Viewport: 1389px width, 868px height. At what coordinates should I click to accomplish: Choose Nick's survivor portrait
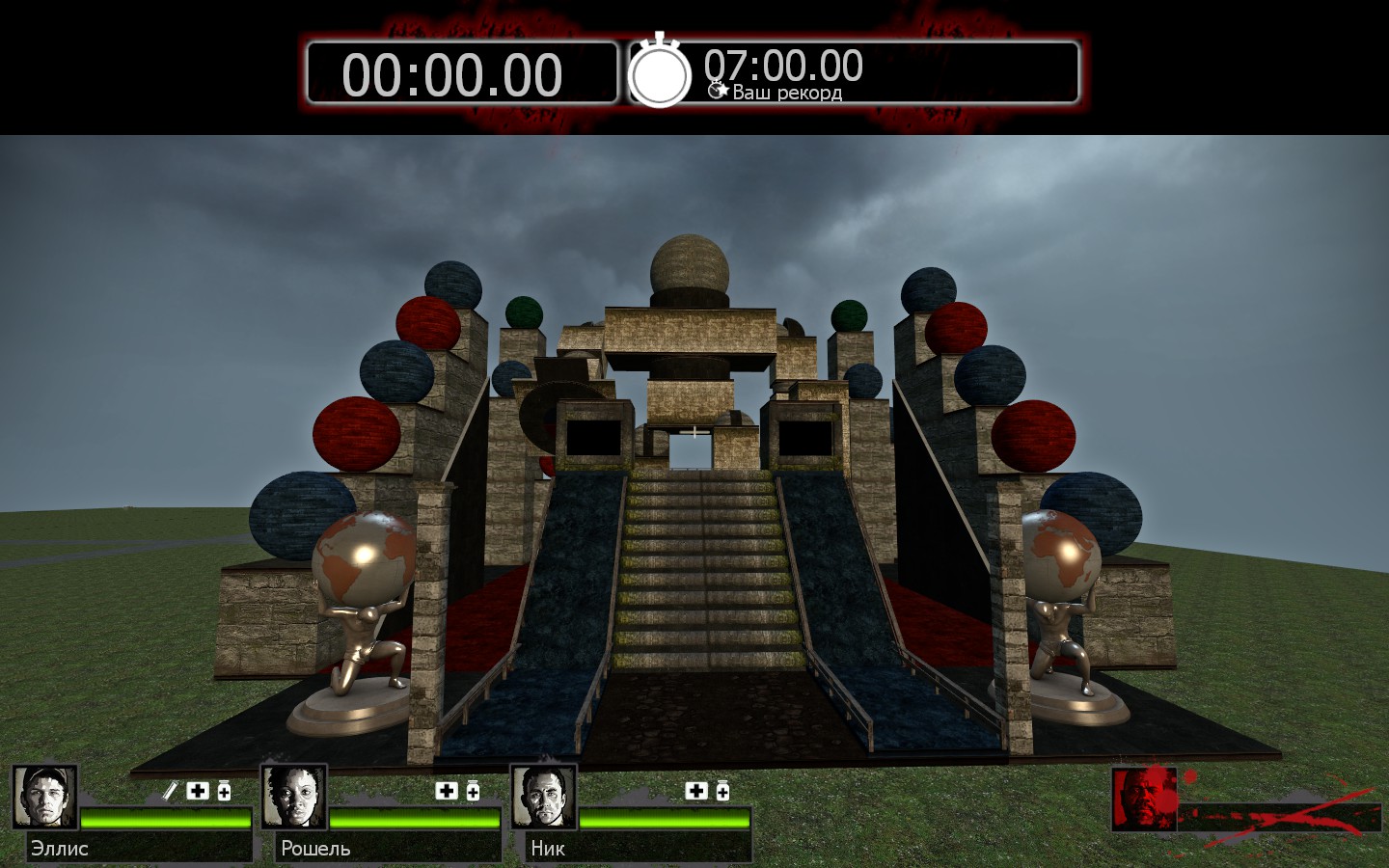point(544,798)
